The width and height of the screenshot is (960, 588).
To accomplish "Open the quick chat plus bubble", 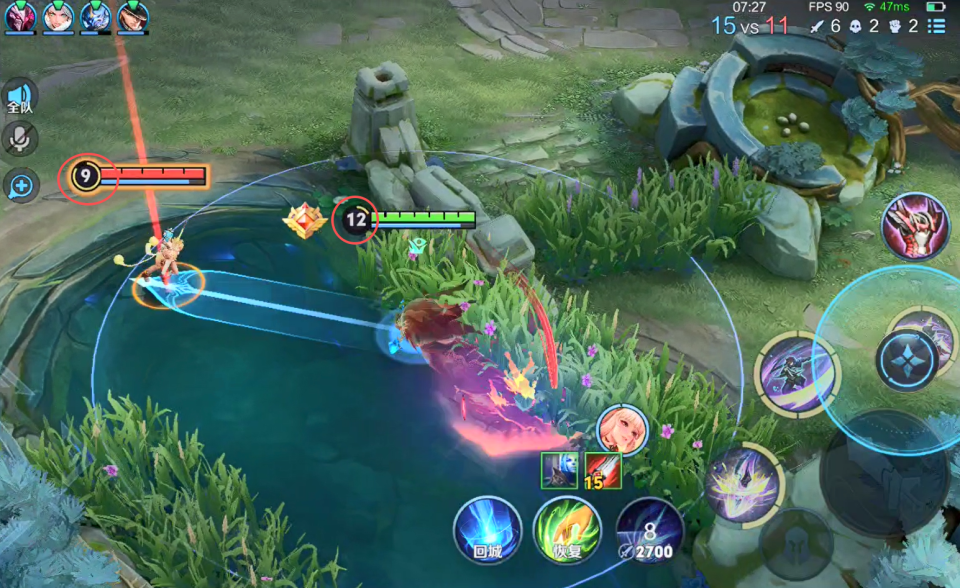I will tap(20, 185).
